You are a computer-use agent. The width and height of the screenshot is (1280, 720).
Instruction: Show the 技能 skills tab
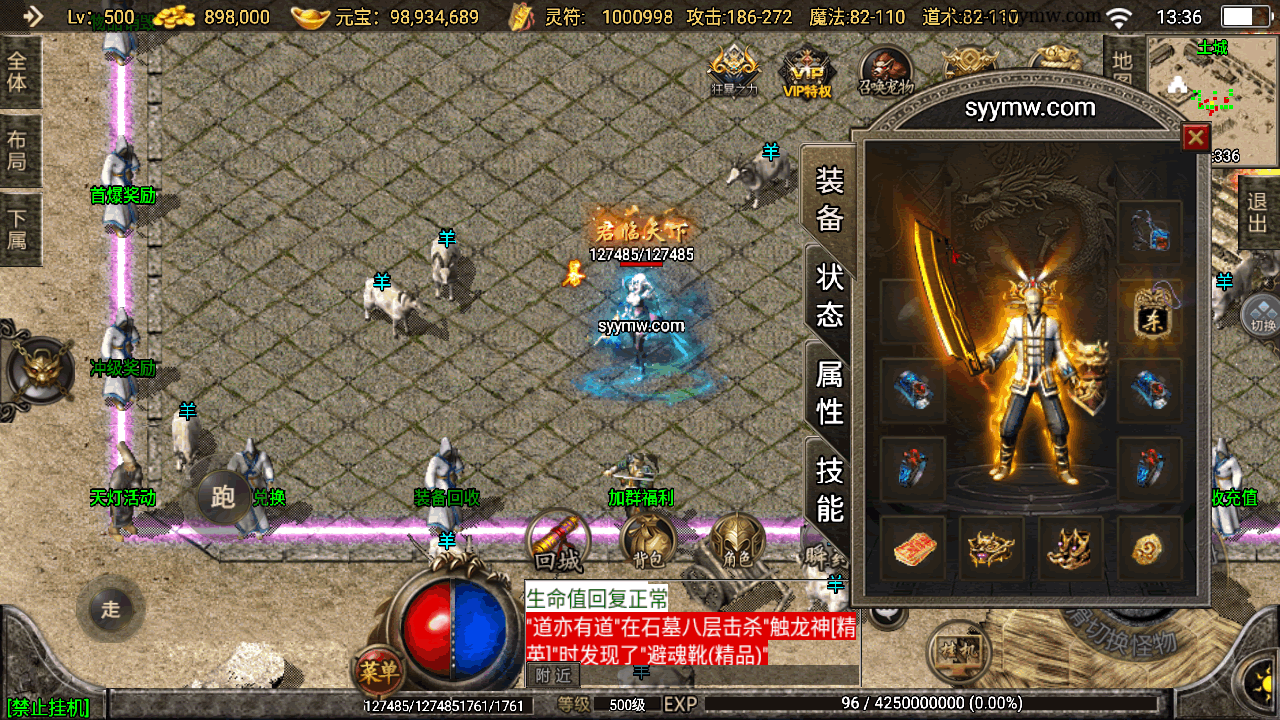[830, 489]
